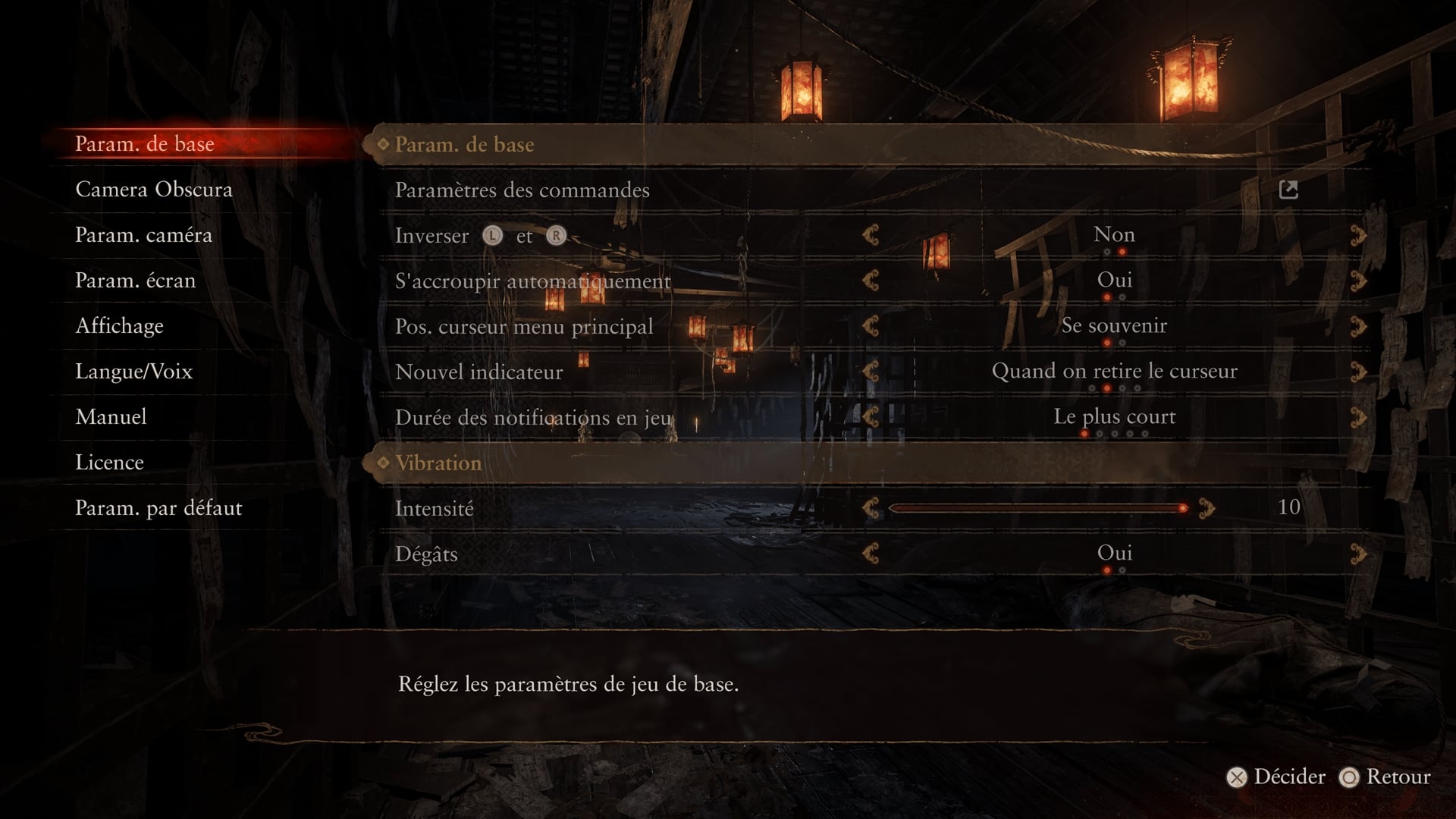Open Paramètres des commandes
The width and height of the screenshot is (1456, 819).
coord(522,190)
